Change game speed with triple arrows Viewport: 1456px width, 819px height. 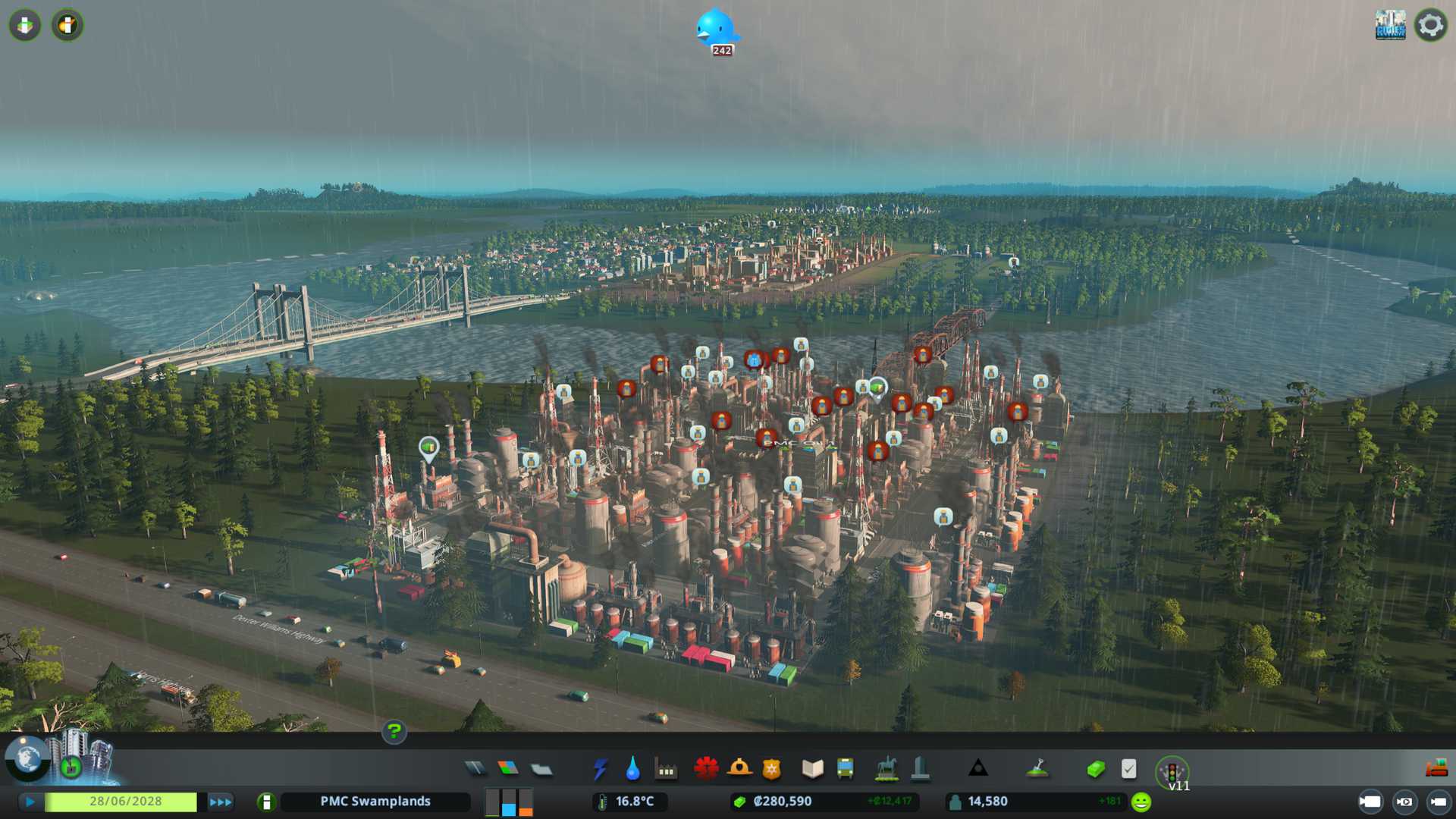[x=220, y=802]
